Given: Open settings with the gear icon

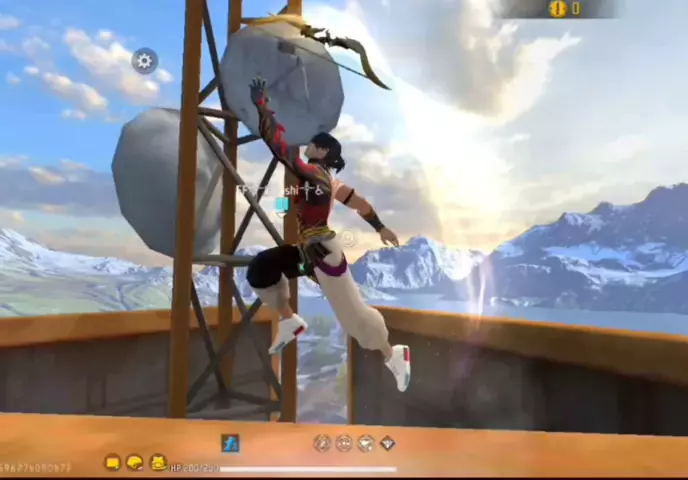Looking at the screenshot, I should click(x=144, y=61).
